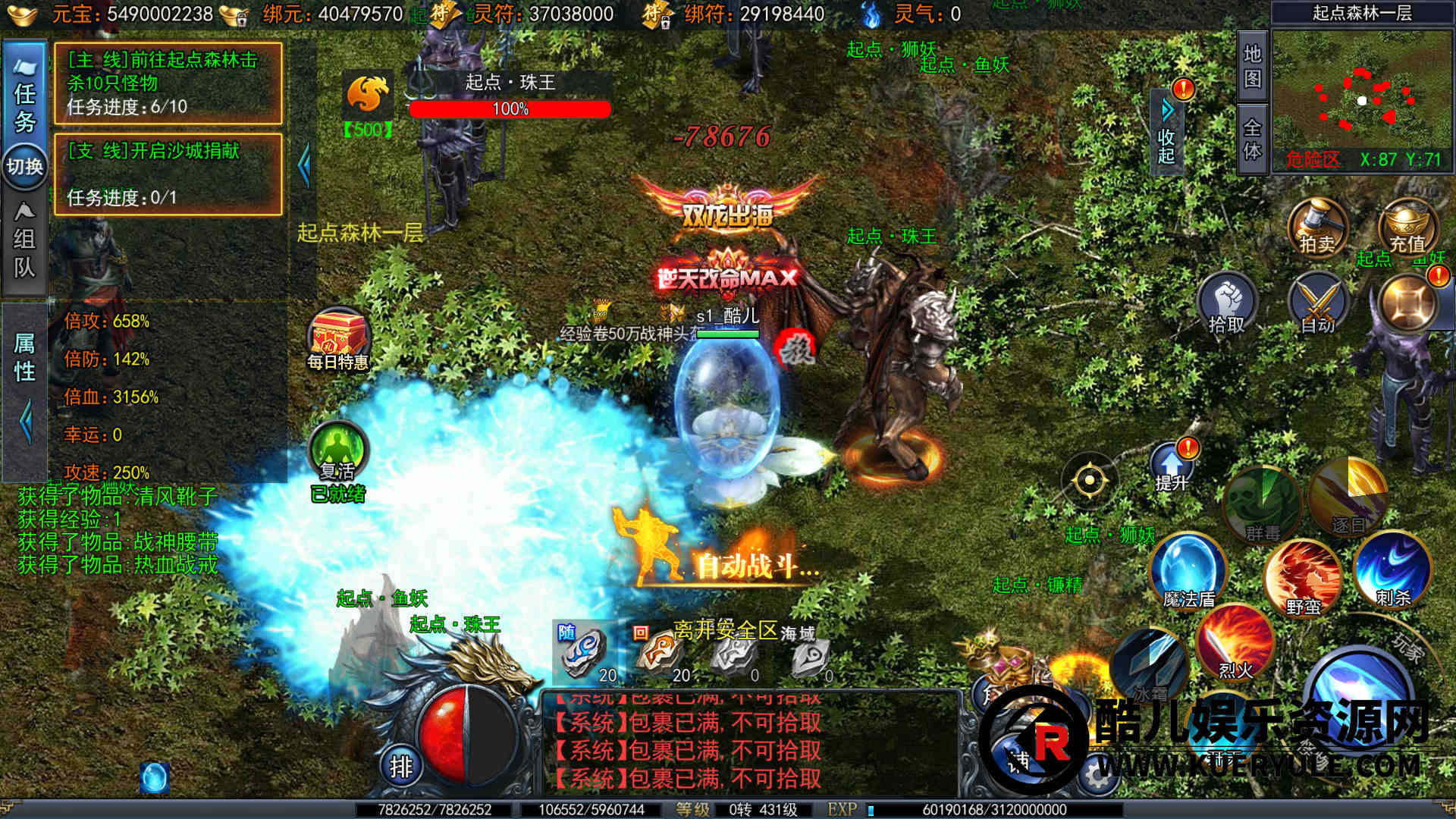Viewport: 1456px width, 819px height.
Task: Select the main quest 前往起点森林 tracker
Action: [168, 83]
